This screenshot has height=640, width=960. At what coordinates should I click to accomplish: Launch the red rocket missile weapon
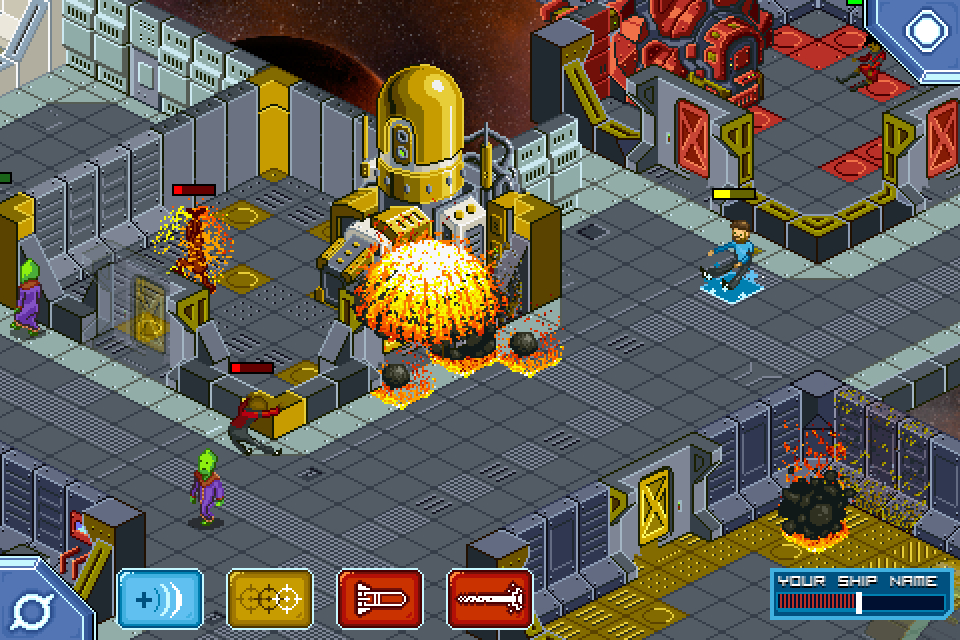(x=490, y=599)
